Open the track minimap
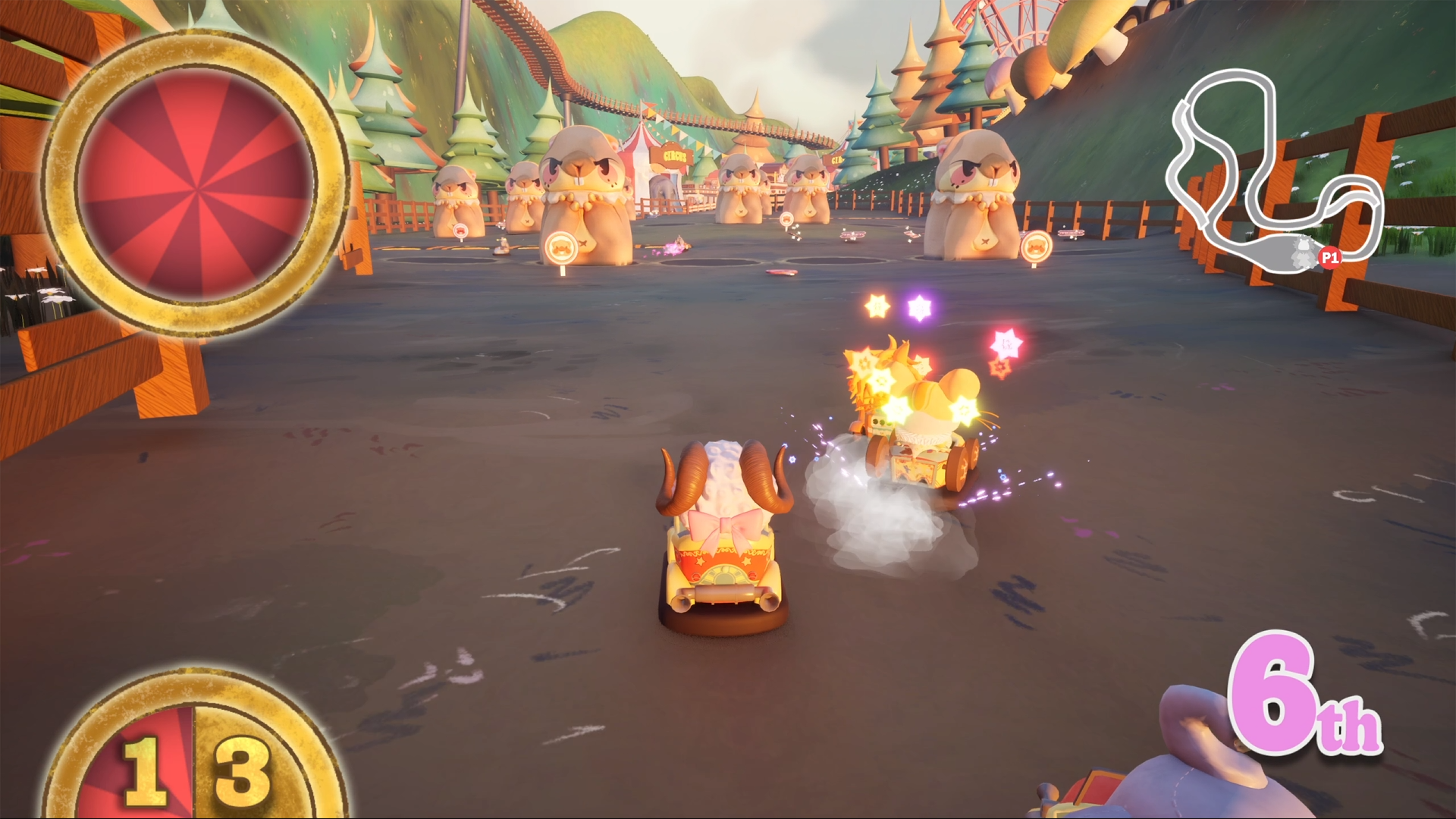 coord(1276,171)
